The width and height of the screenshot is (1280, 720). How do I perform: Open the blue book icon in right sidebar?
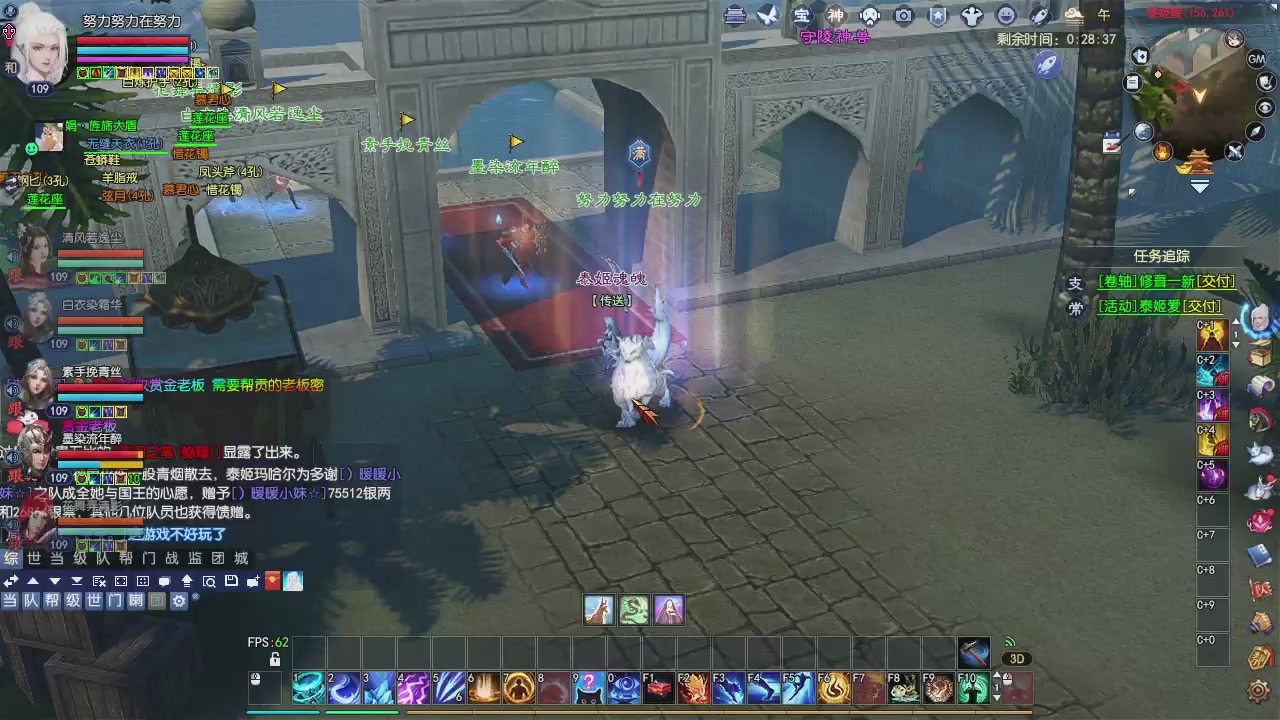click(x=1259, y=554)
